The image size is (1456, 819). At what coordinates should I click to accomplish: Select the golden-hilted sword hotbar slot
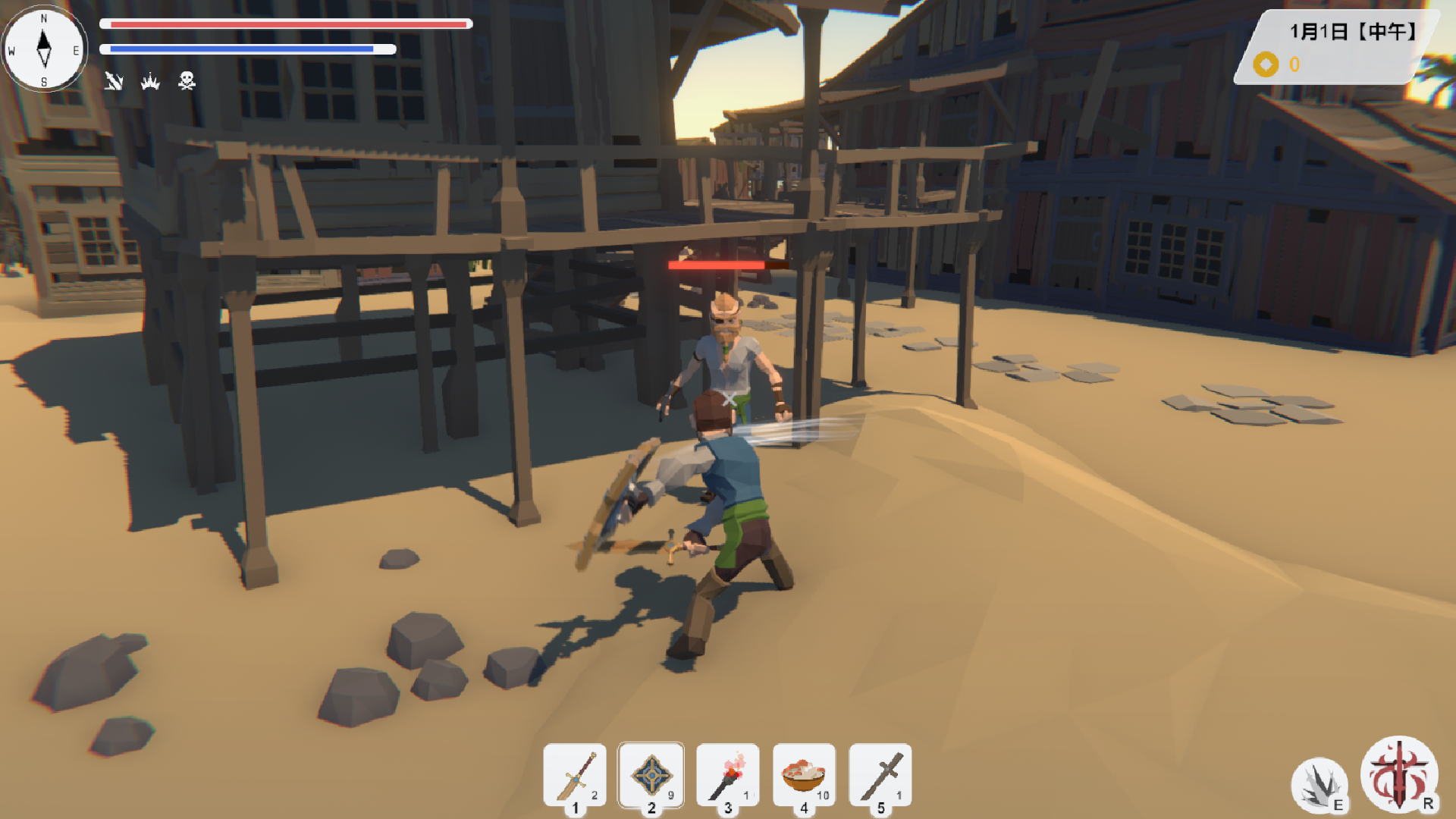575,776
